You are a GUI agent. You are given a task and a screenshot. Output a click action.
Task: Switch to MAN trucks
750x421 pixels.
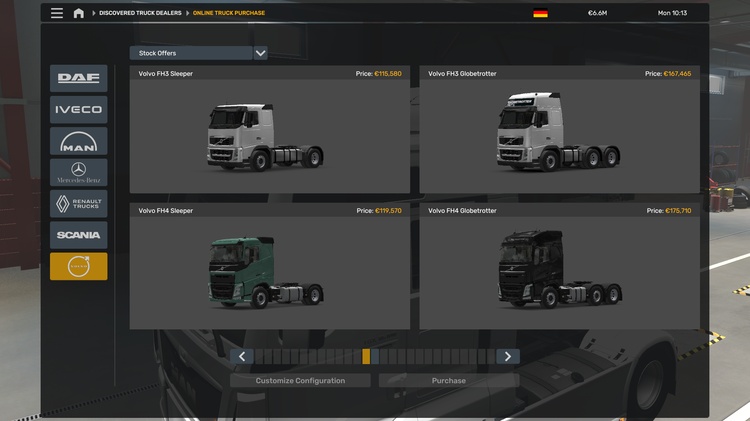[78, 141]
